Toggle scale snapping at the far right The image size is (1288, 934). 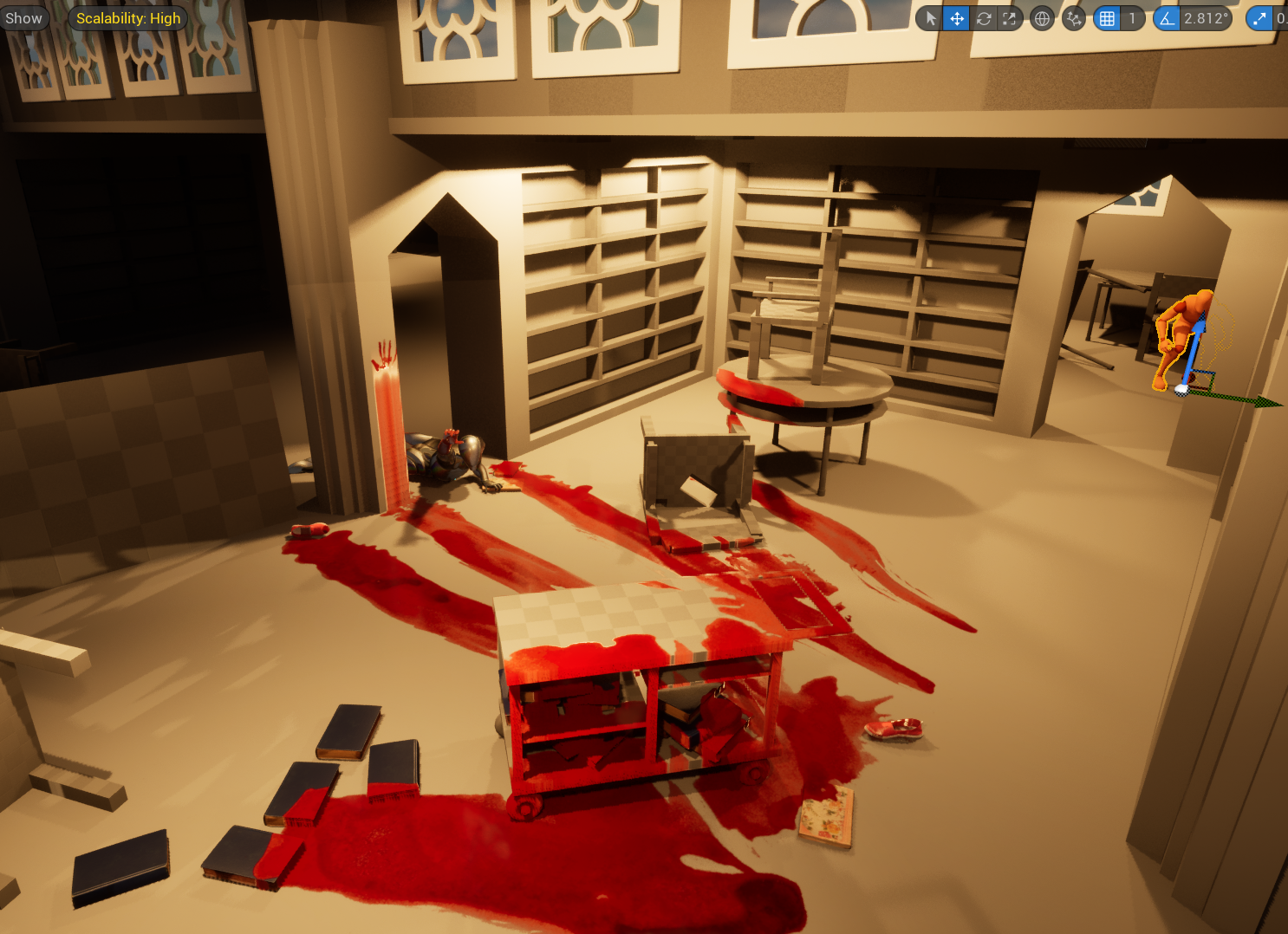click(x=1261, y=18)
